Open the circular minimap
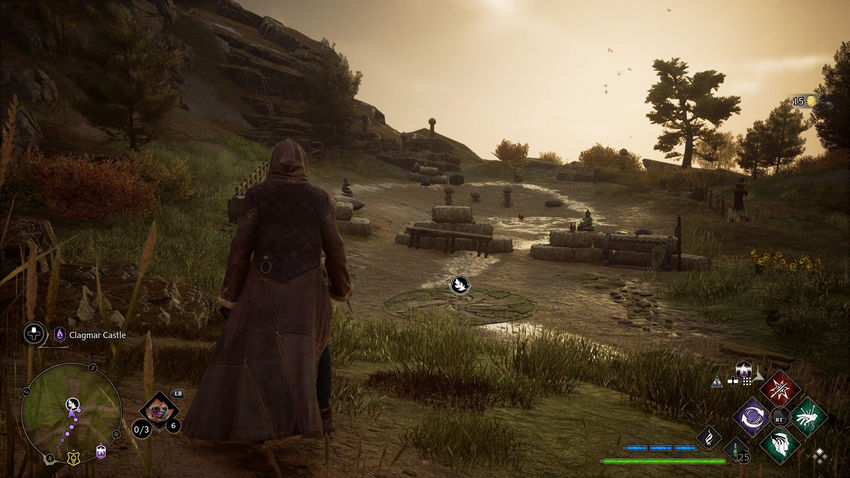This screenshot has width=850, height=478. coord(70,412)
